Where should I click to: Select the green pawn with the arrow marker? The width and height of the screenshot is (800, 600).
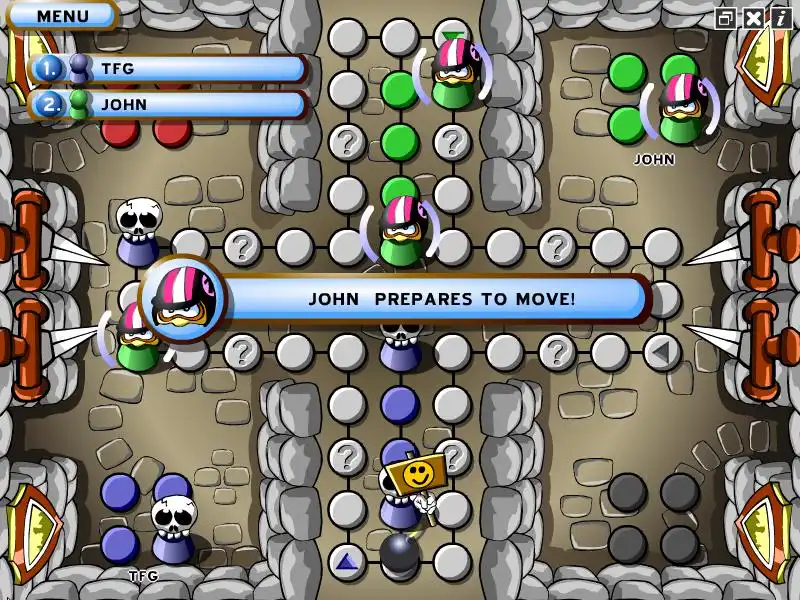click(x=454, y=72)
